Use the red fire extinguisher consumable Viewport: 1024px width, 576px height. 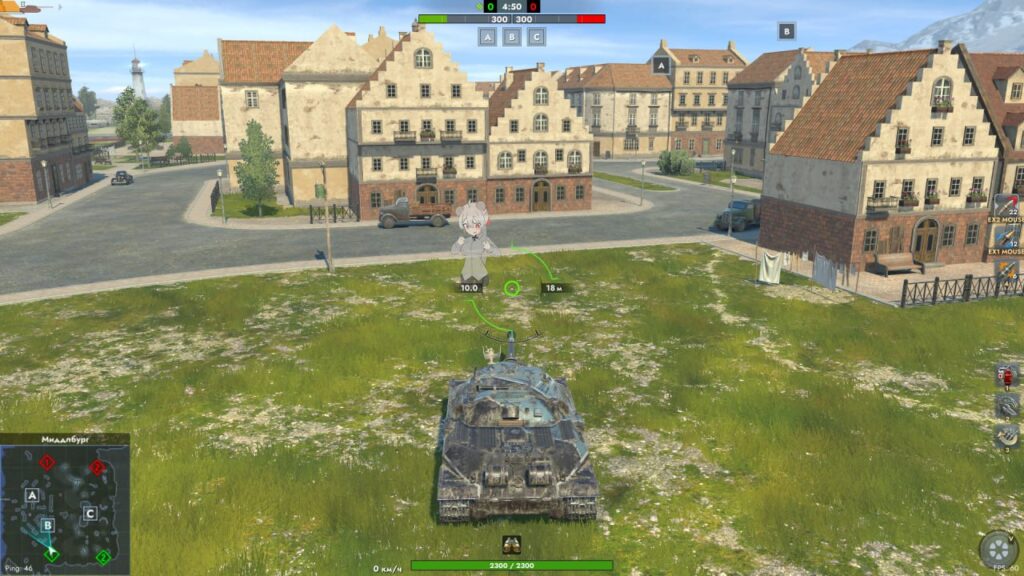point(1006,376)
